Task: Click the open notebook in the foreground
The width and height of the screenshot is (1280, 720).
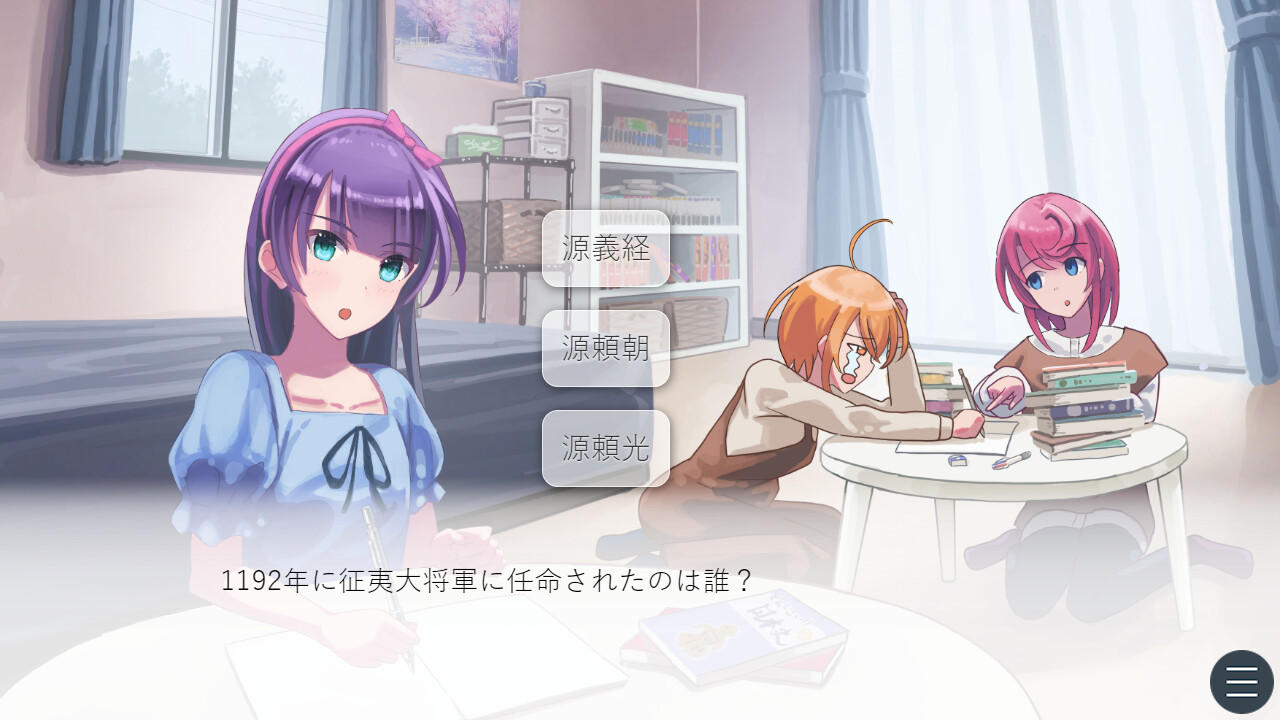Action: tap(300, 680)
